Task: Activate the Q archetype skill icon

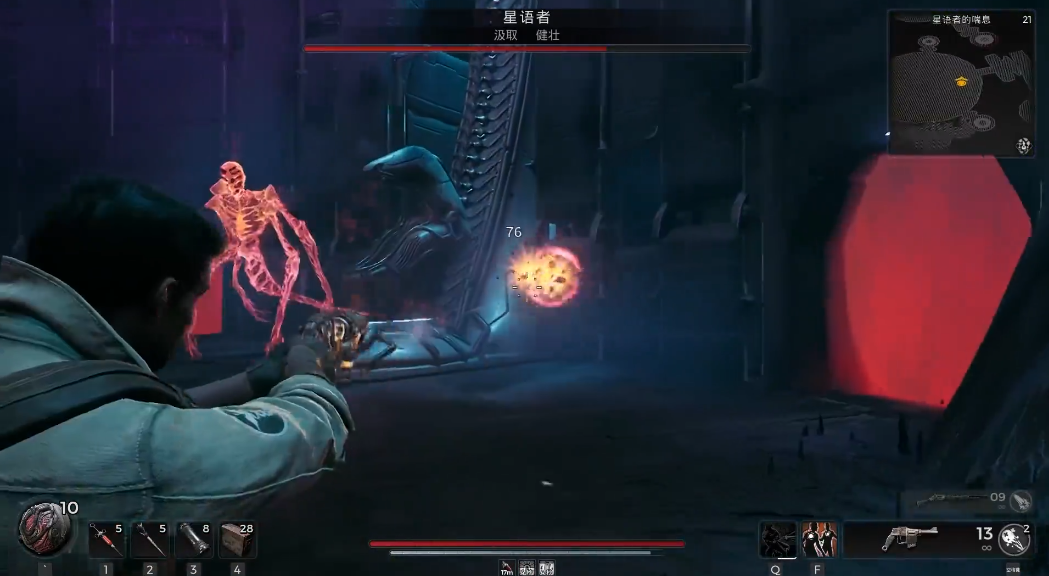Action: pos(777,539)
